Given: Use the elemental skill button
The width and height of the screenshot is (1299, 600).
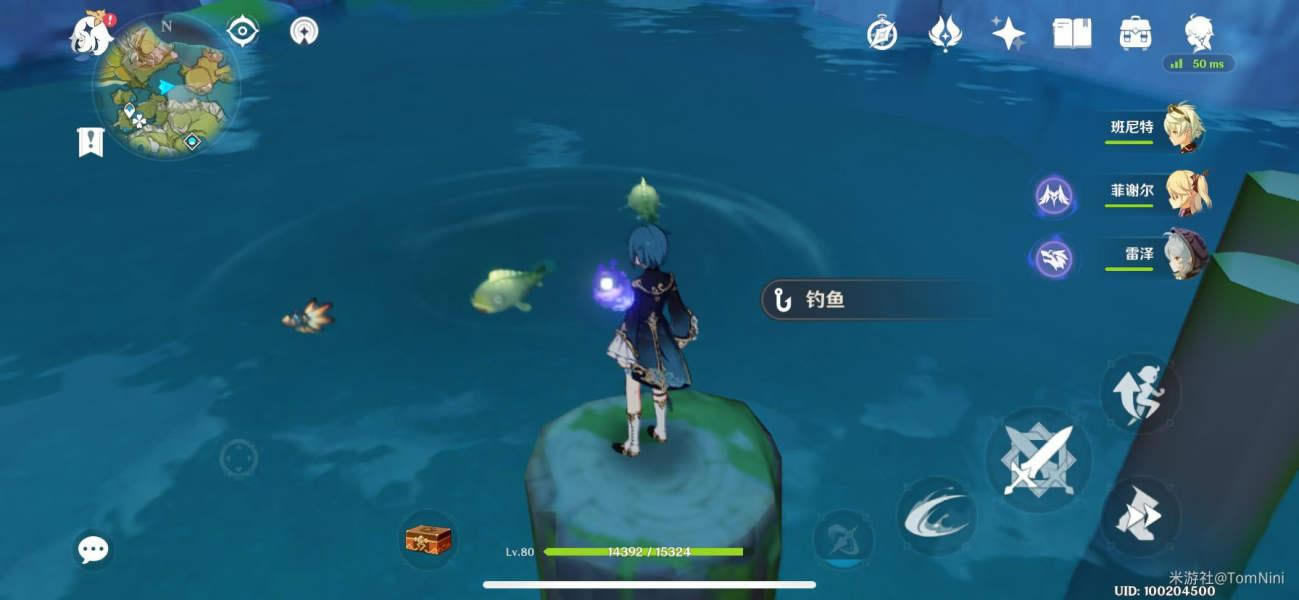Looking at the screenshot, I should (x=935, y=516).
